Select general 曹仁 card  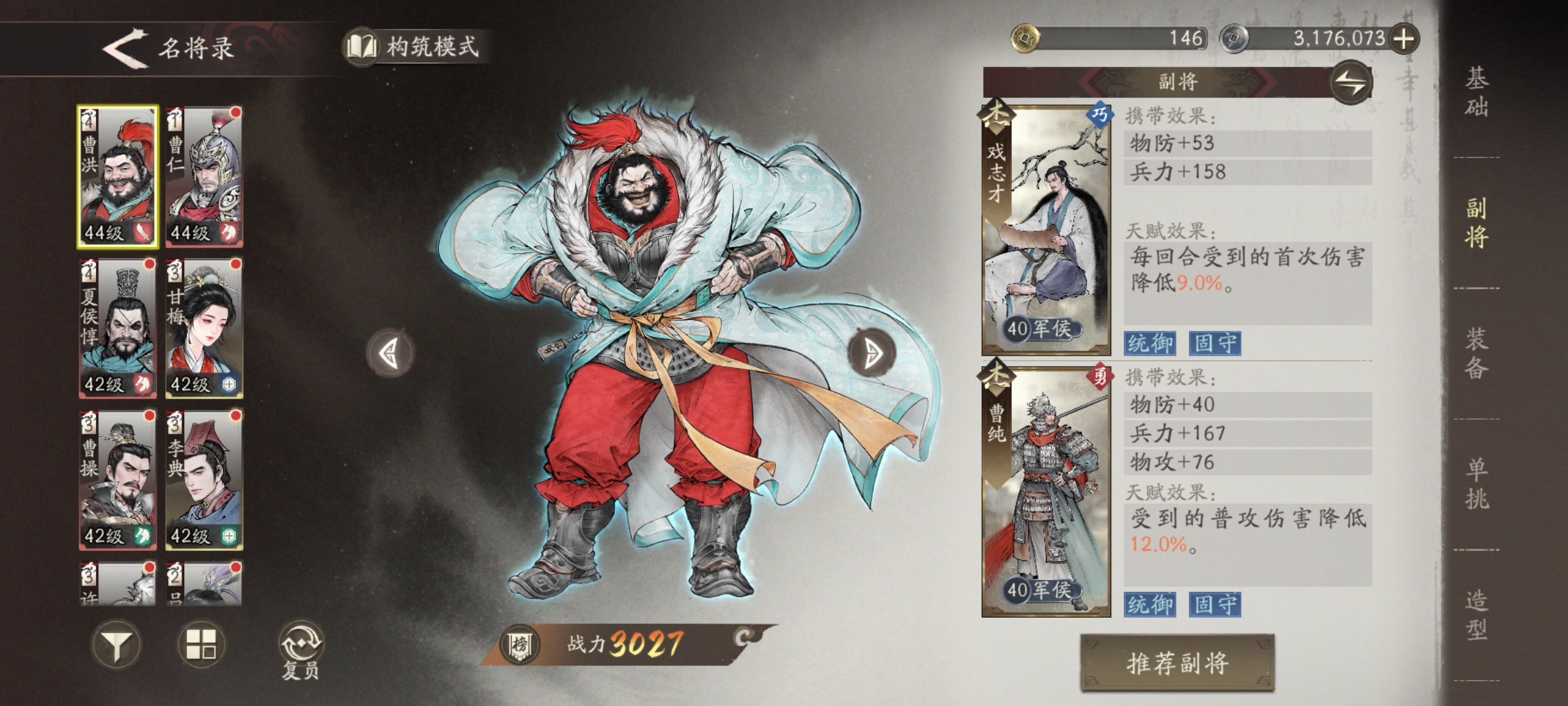(x=204, y=176)
